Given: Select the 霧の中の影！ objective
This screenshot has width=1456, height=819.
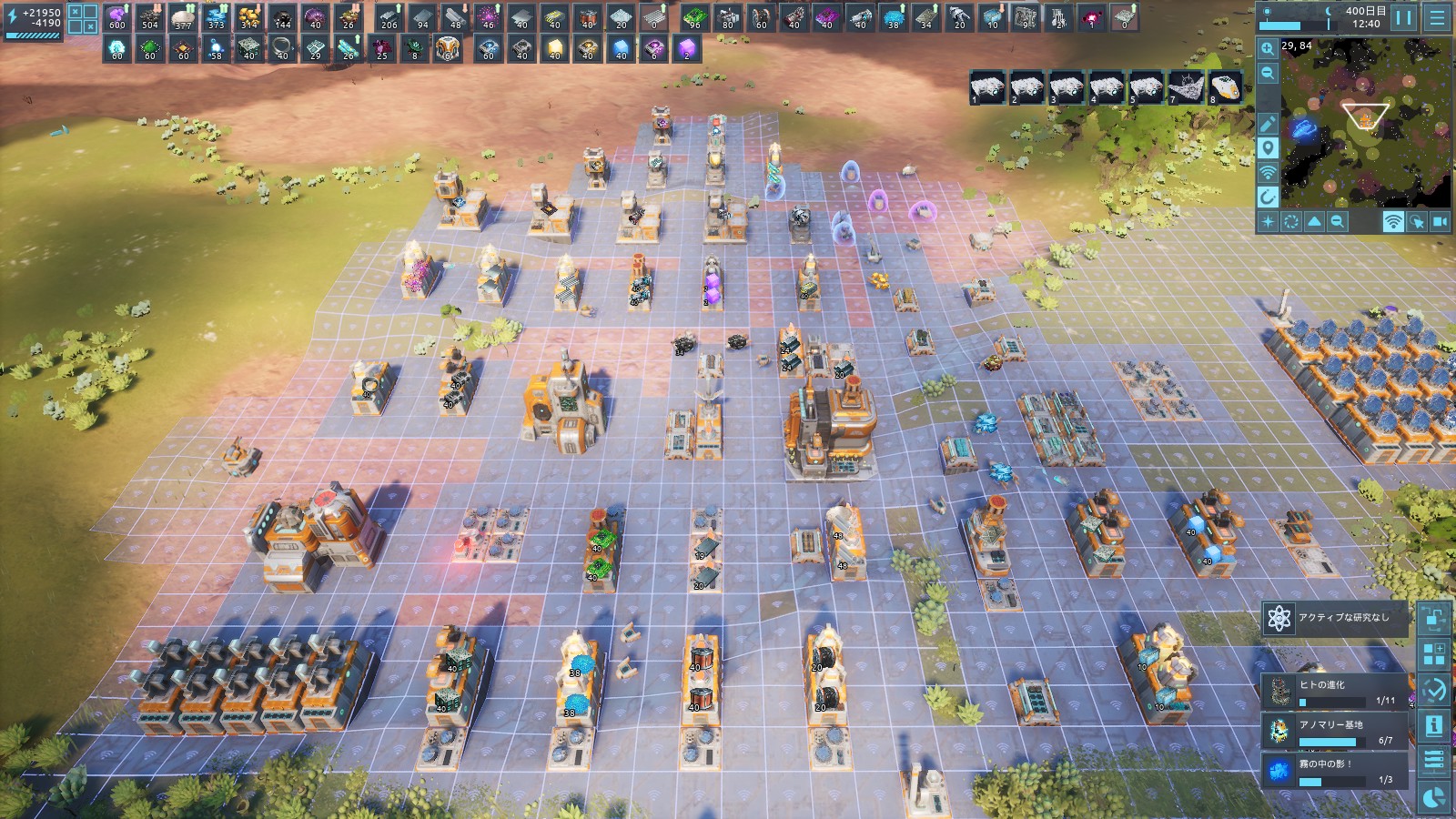Looking at the screenshot, I should (x=1335, y=771).
